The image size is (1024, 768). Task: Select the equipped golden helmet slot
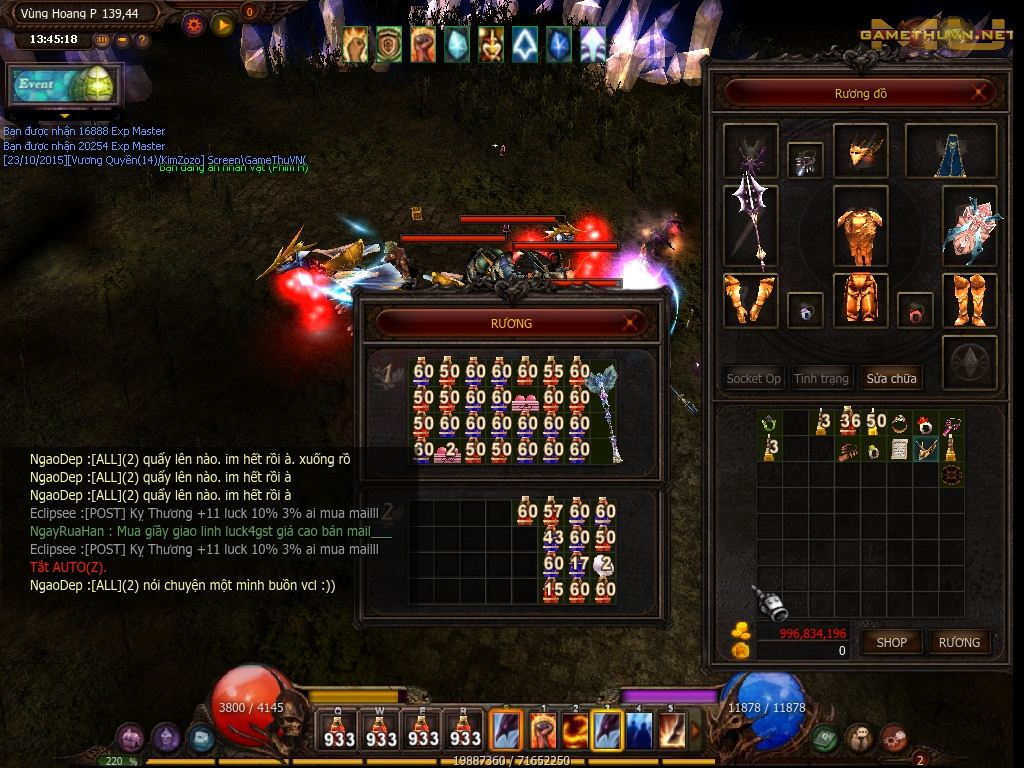click(860, 151)
